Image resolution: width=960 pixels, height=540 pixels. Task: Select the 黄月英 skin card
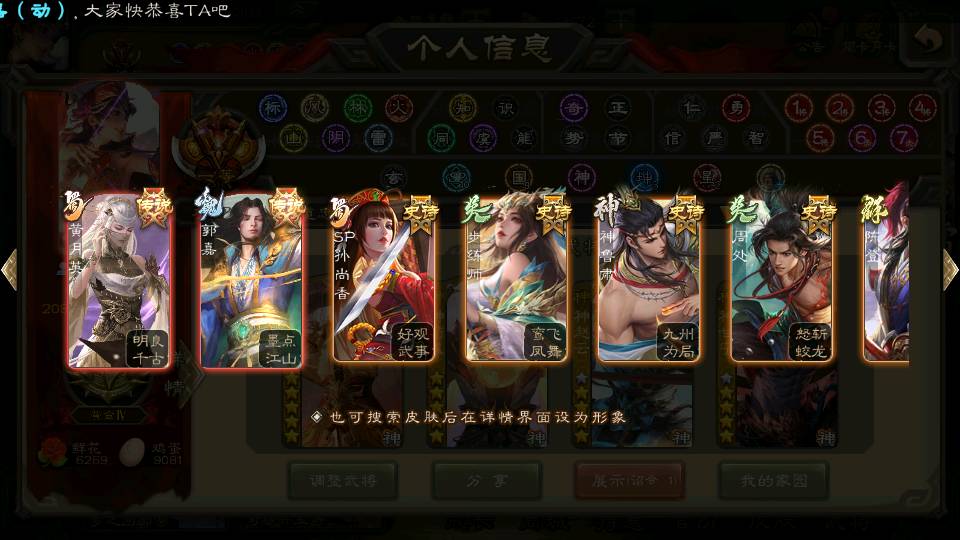click(x=119, y=280)
